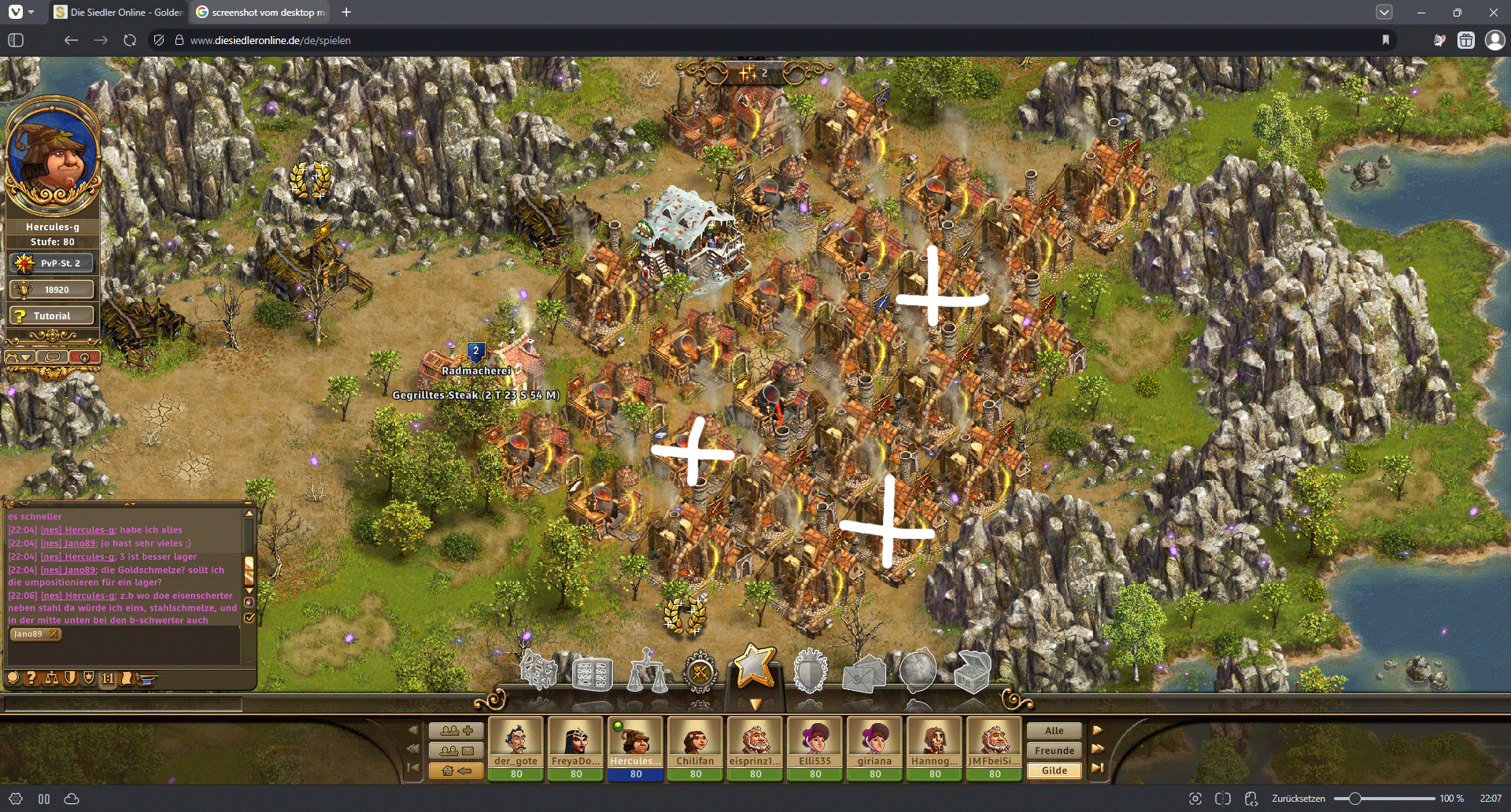The height and width of the screenshot is (812, 1511).
Task: Open the globe map icon in menu bar
Action: (918, 670)
